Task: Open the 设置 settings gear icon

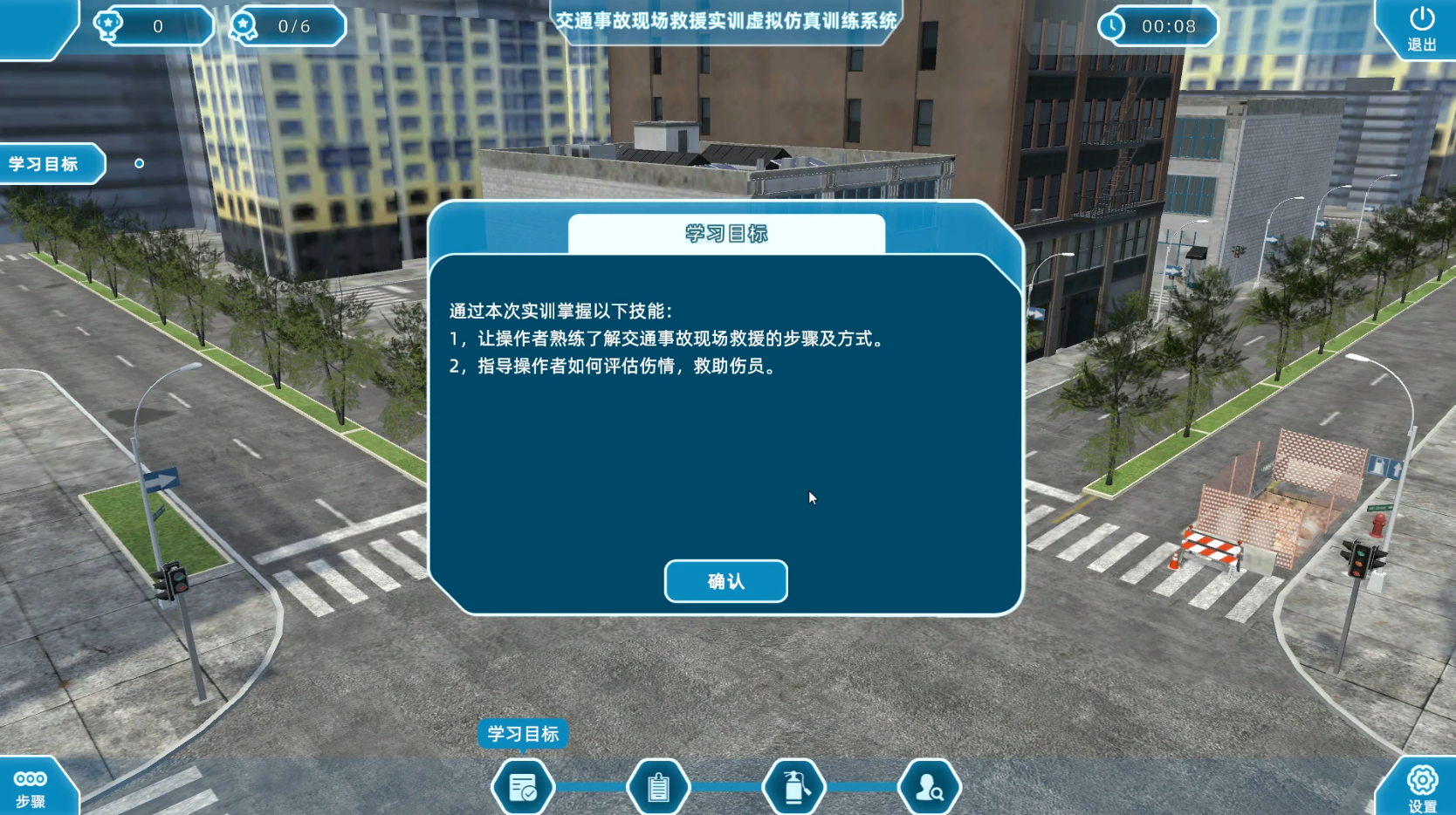Action: [1424, 783]
